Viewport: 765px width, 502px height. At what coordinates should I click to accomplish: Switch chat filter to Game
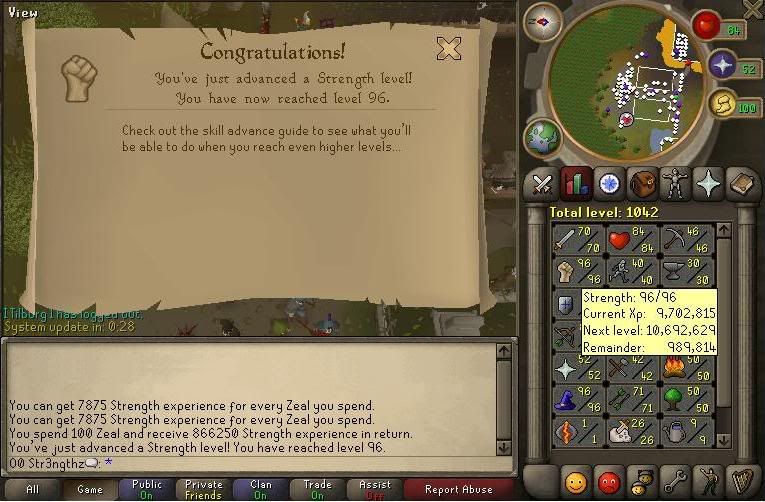pyautogui.click(x=90, y=490)
